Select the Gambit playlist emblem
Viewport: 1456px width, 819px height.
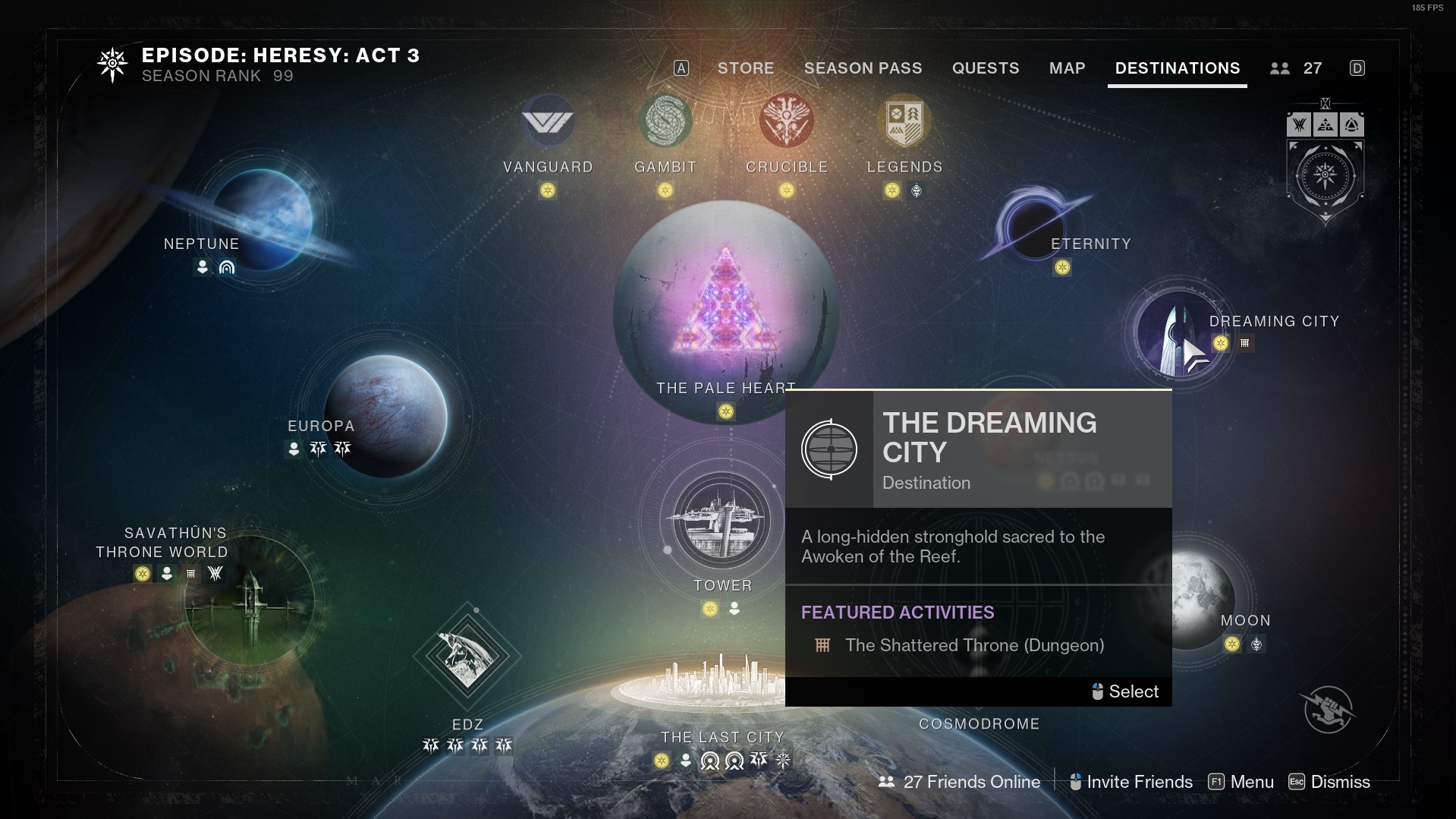coord(665,121)
